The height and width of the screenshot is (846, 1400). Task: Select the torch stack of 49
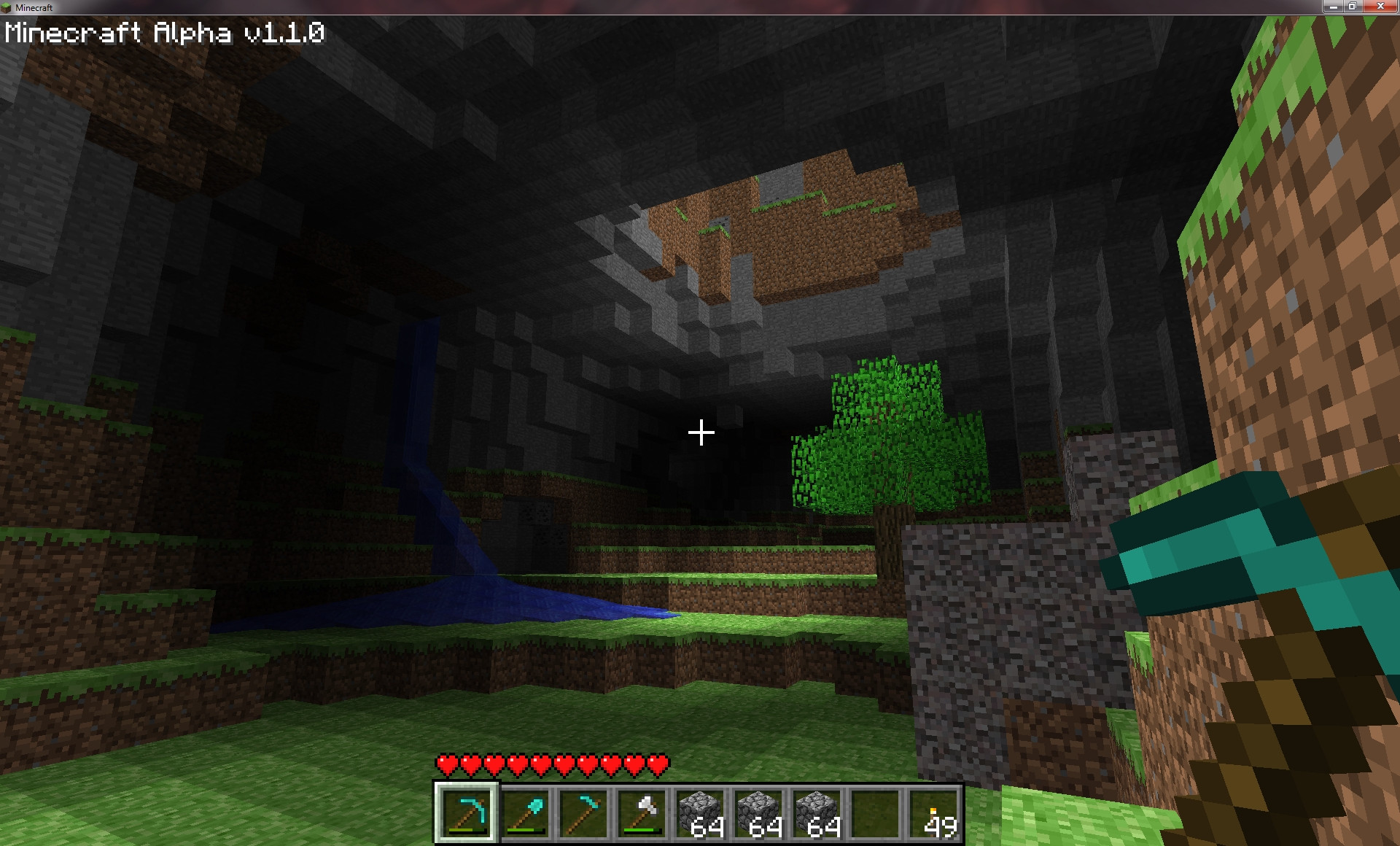tap(934, 812)
